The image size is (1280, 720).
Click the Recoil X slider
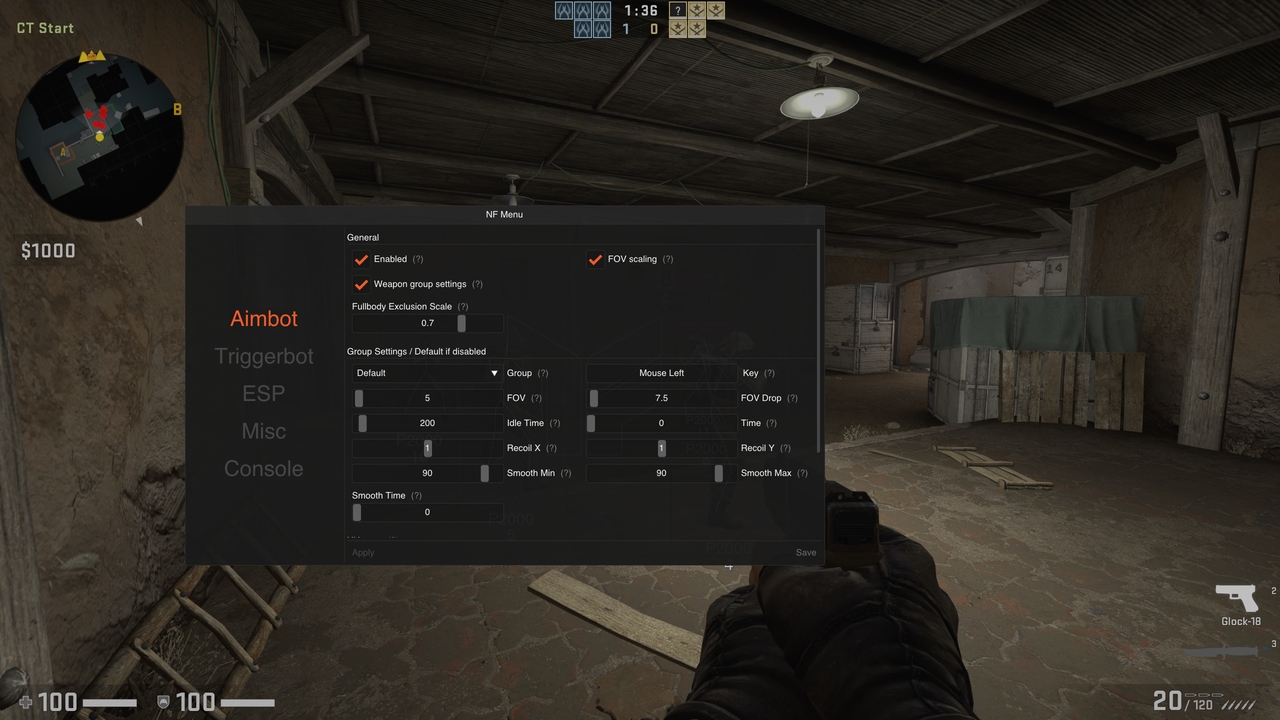tap(427, 448)
